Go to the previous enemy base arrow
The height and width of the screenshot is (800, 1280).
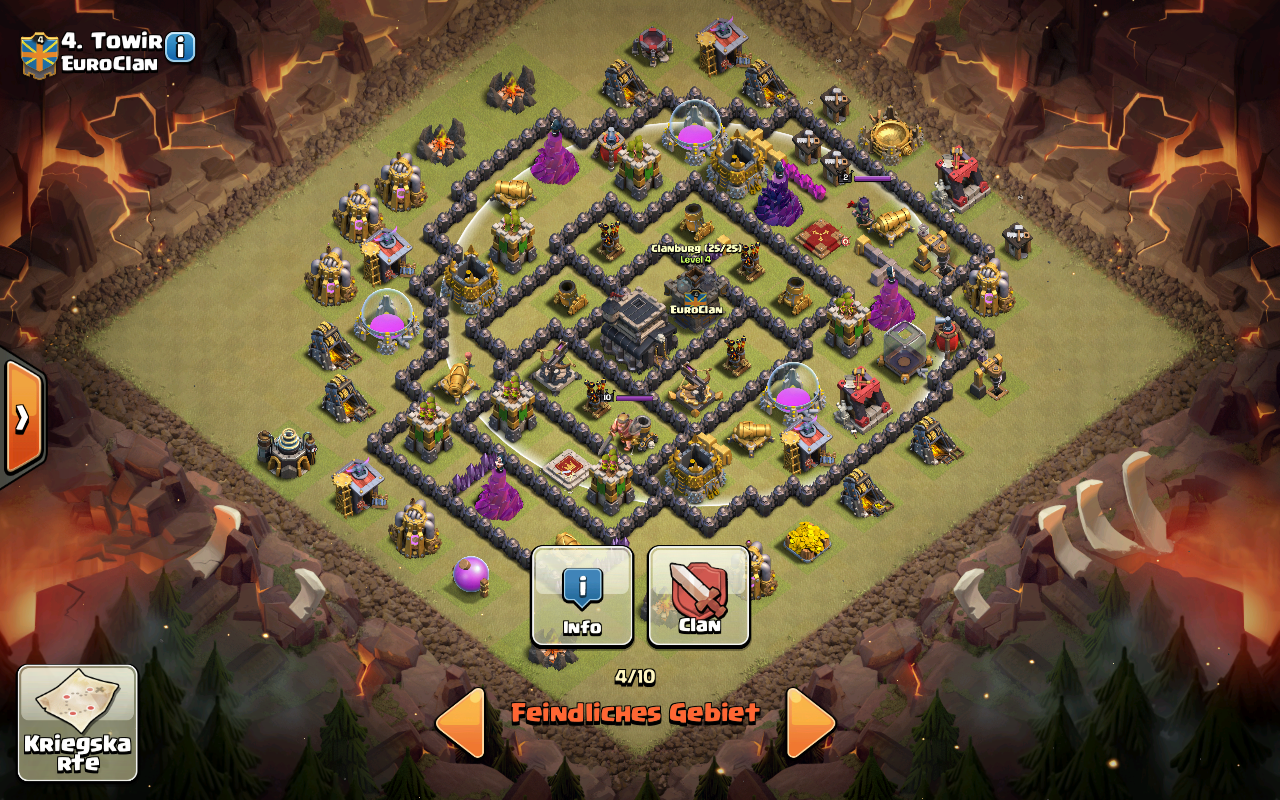pos(461,722)
